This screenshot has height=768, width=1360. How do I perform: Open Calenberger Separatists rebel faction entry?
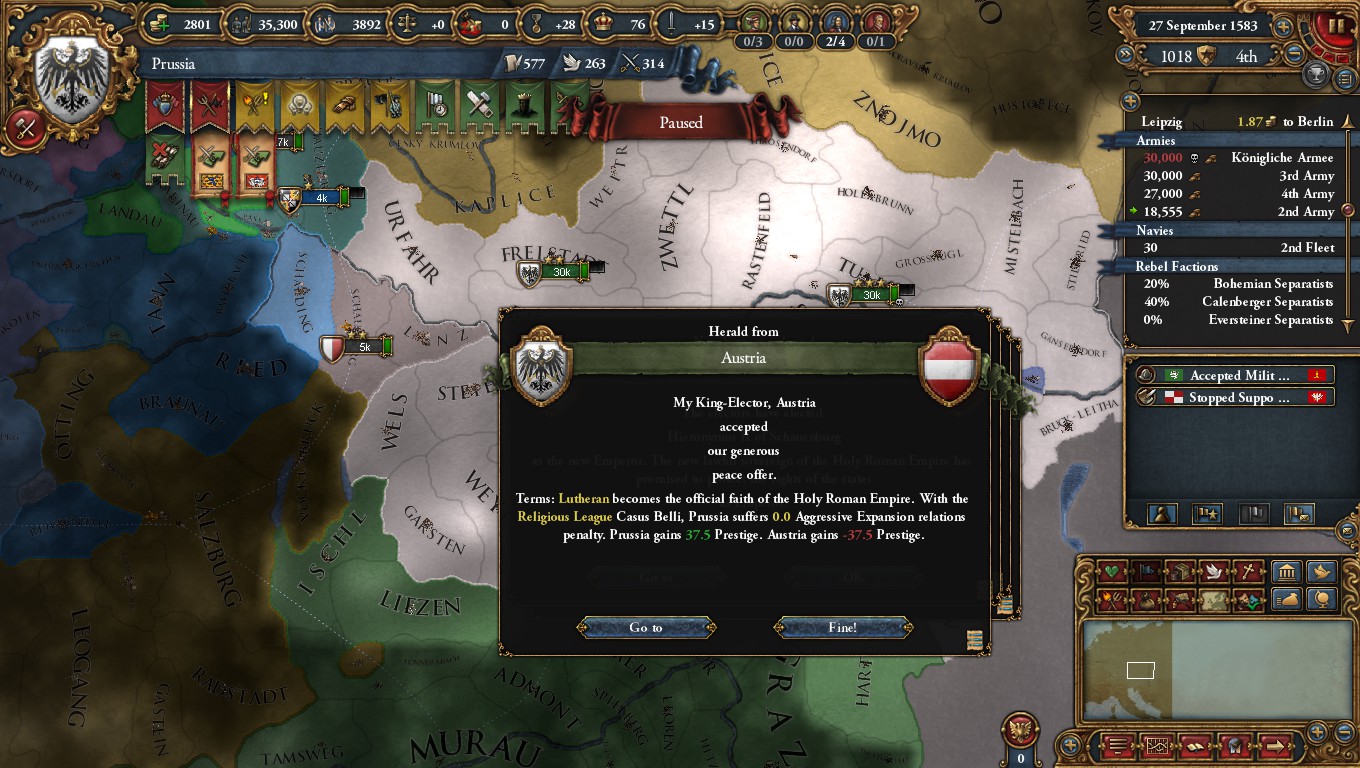pyautogui.click(x=1267, y=302)
